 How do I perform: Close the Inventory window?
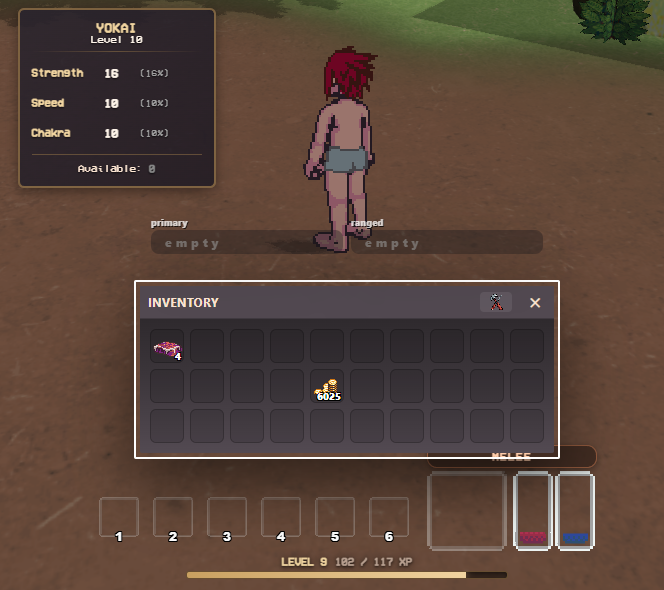pyautogui.click(x=535, y=302)
